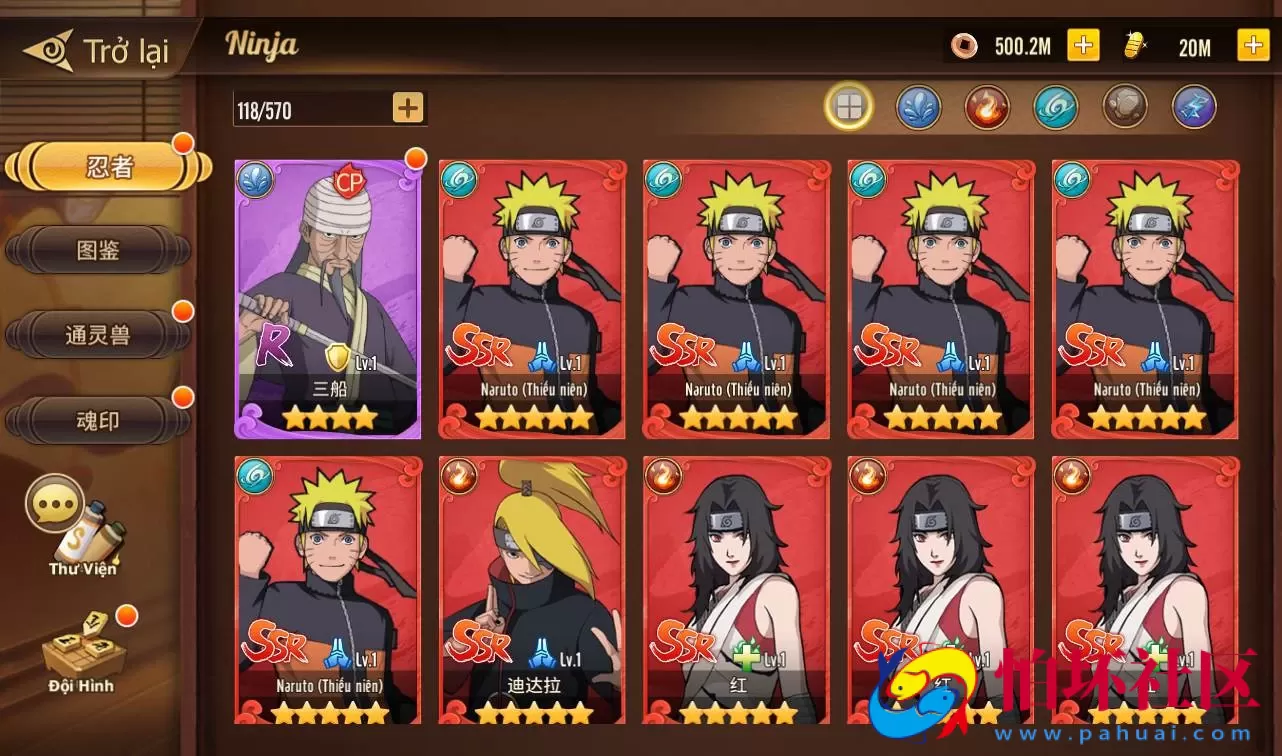This screenshot has width=1282, height=756.
Task: Select the 迪达拉 SSR ninja card
Action: [x=532, y=590]
